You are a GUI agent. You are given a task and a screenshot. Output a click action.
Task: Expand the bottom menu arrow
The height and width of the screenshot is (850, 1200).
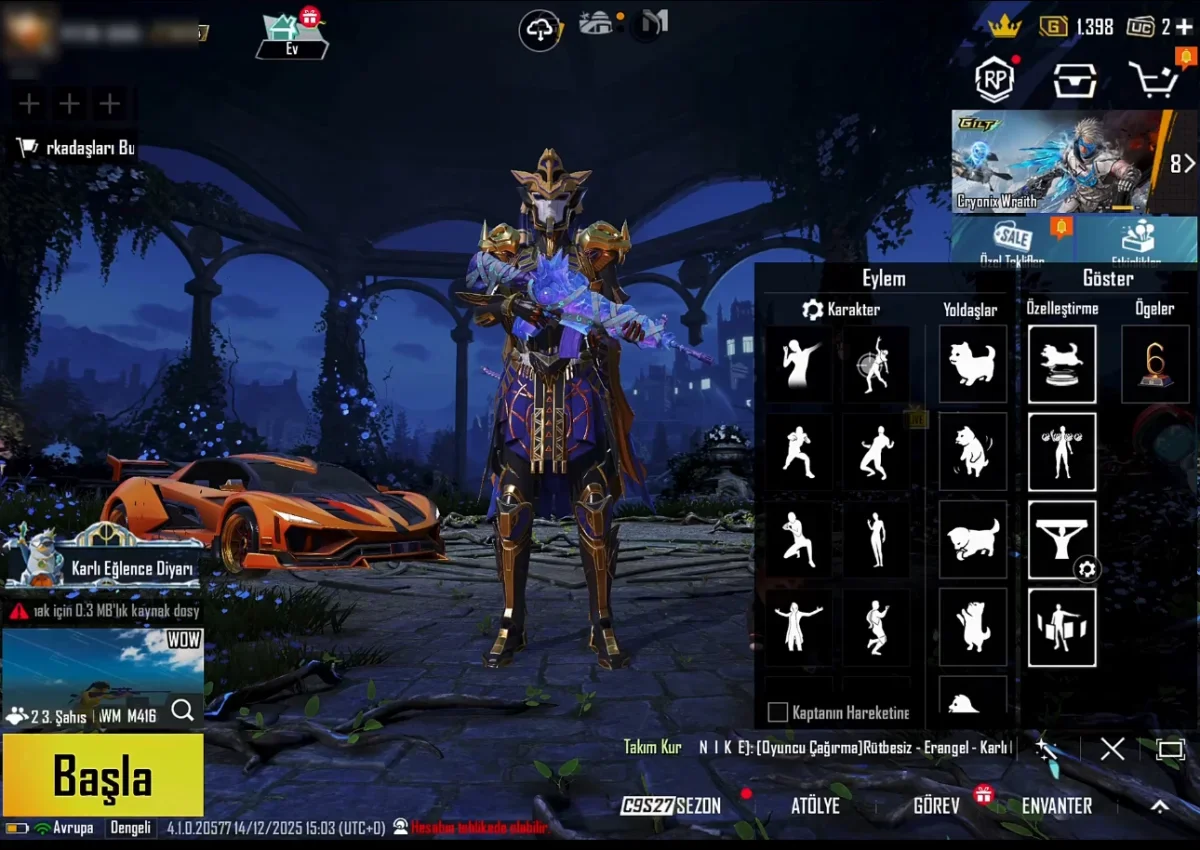pyautogui.click(x=1159, y=806)
